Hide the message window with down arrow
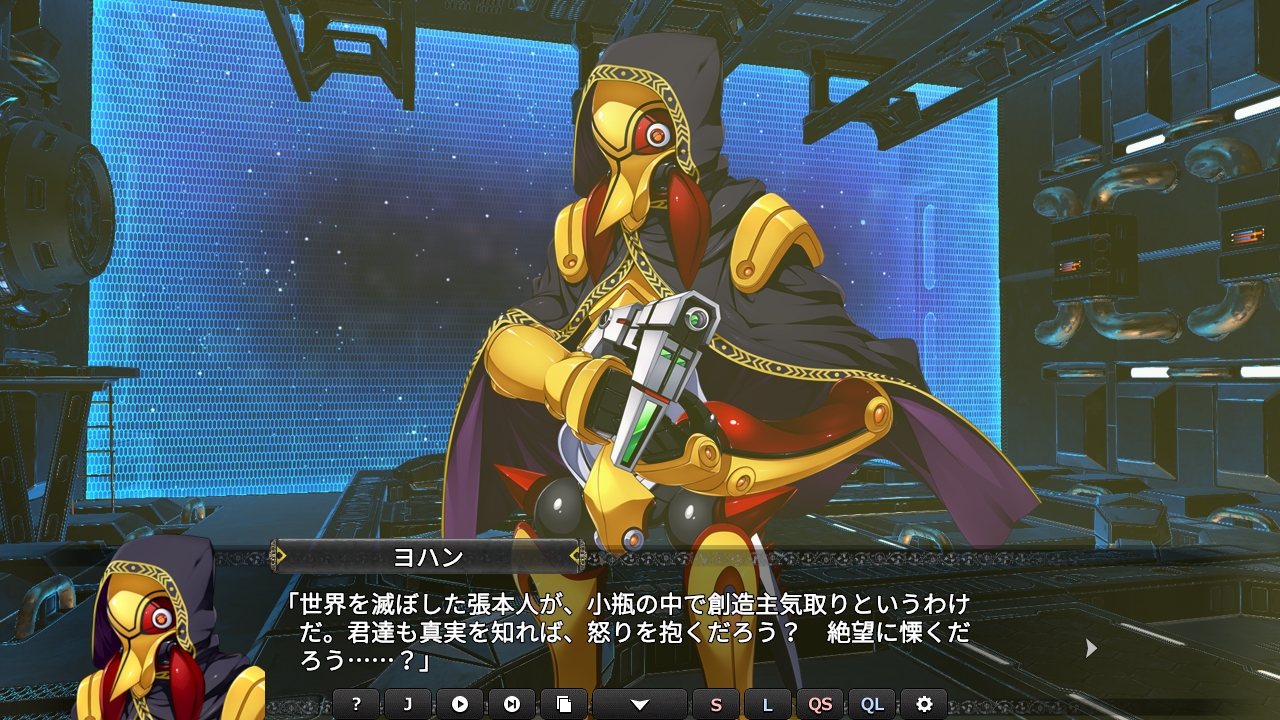The image size is (1280, 720). (640, 704)
